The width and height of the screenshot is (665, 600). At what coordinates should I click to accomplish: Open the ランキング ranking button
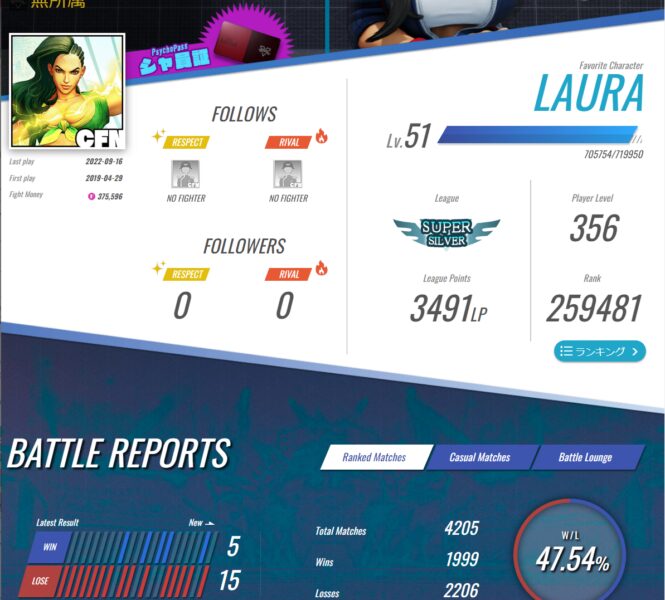coord(599,351)
